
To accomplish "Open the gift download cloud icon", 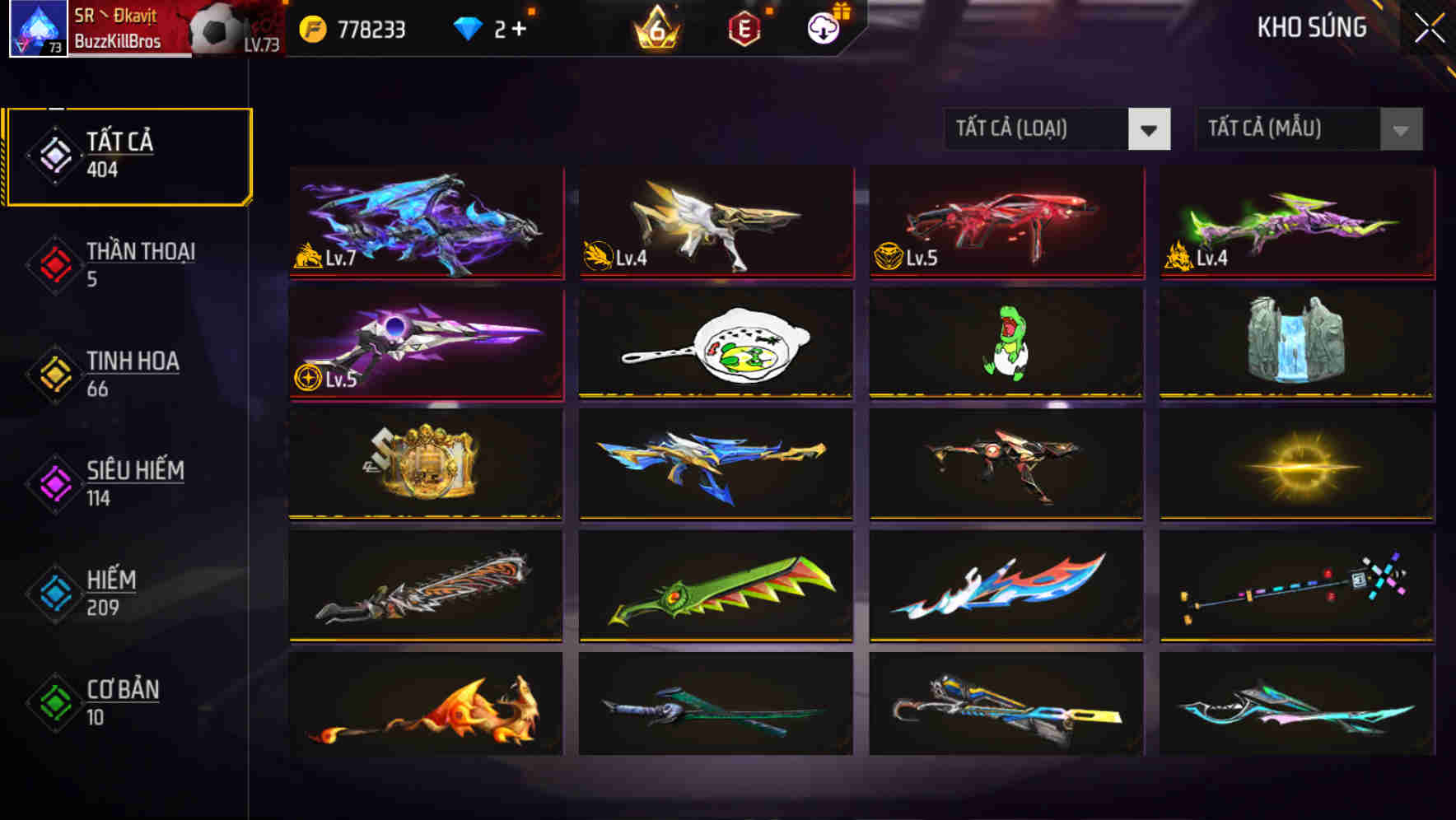I will click(x=821, y=27).
